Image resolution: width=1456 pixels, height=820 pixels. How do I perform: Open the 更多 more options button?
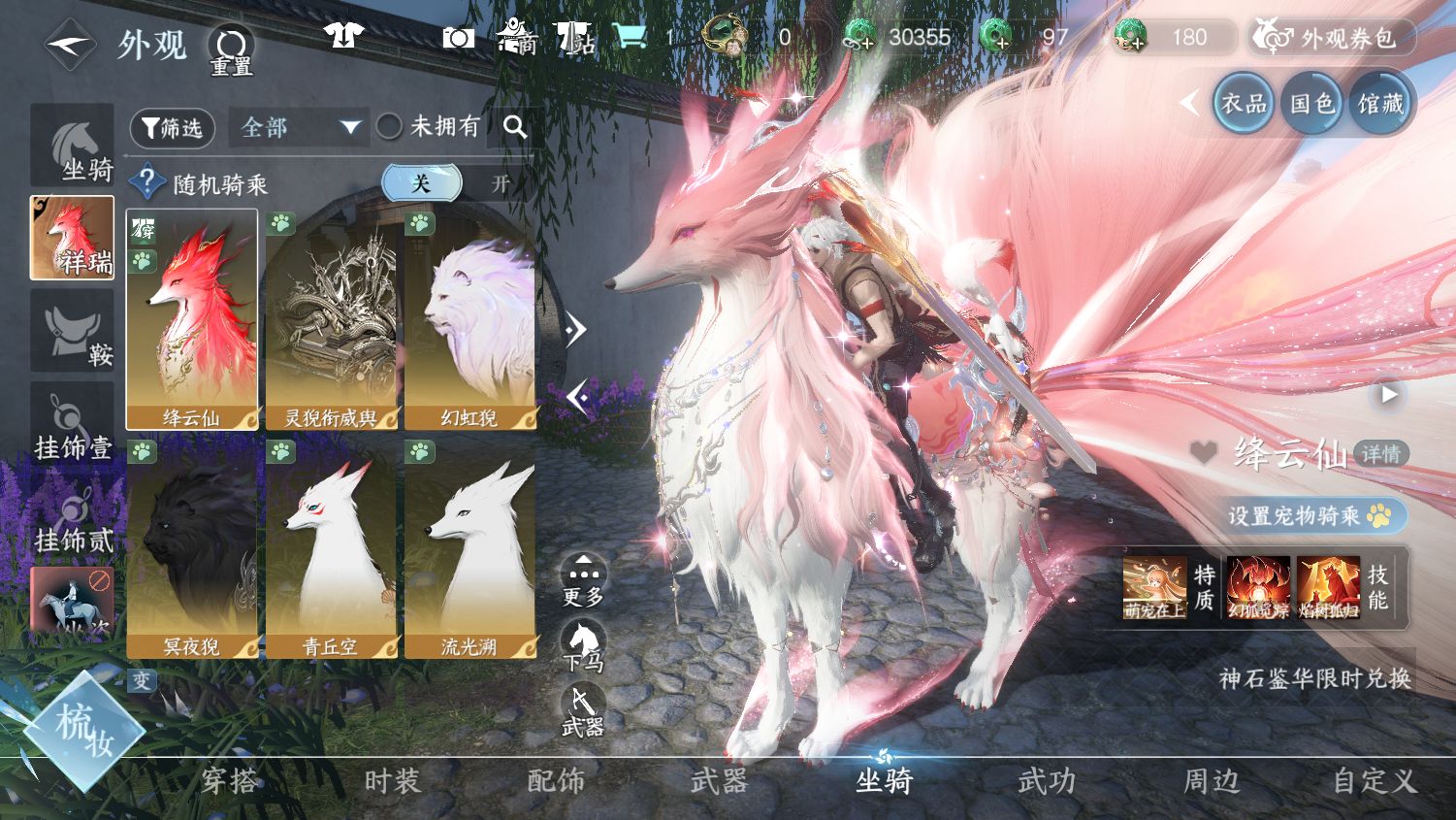(583, 580)
